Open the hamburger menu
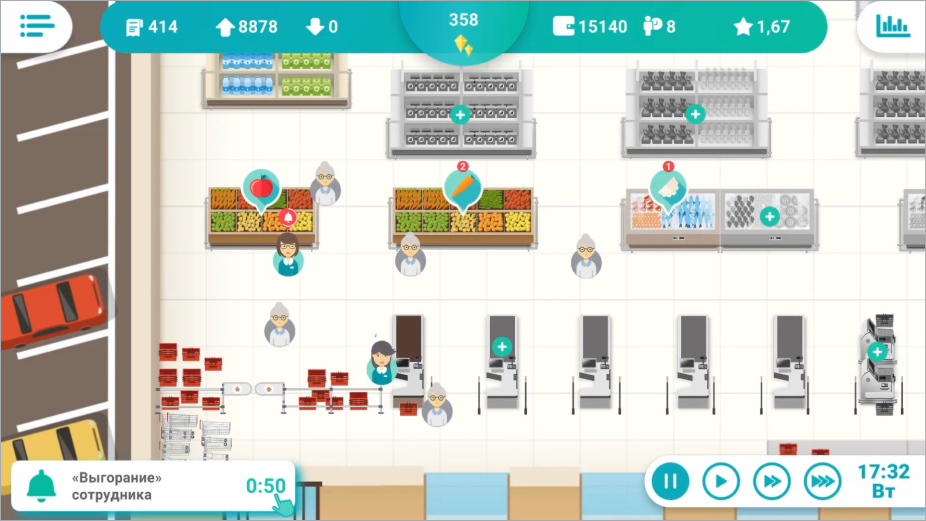The image size is (926, 521). click(35, 26)
